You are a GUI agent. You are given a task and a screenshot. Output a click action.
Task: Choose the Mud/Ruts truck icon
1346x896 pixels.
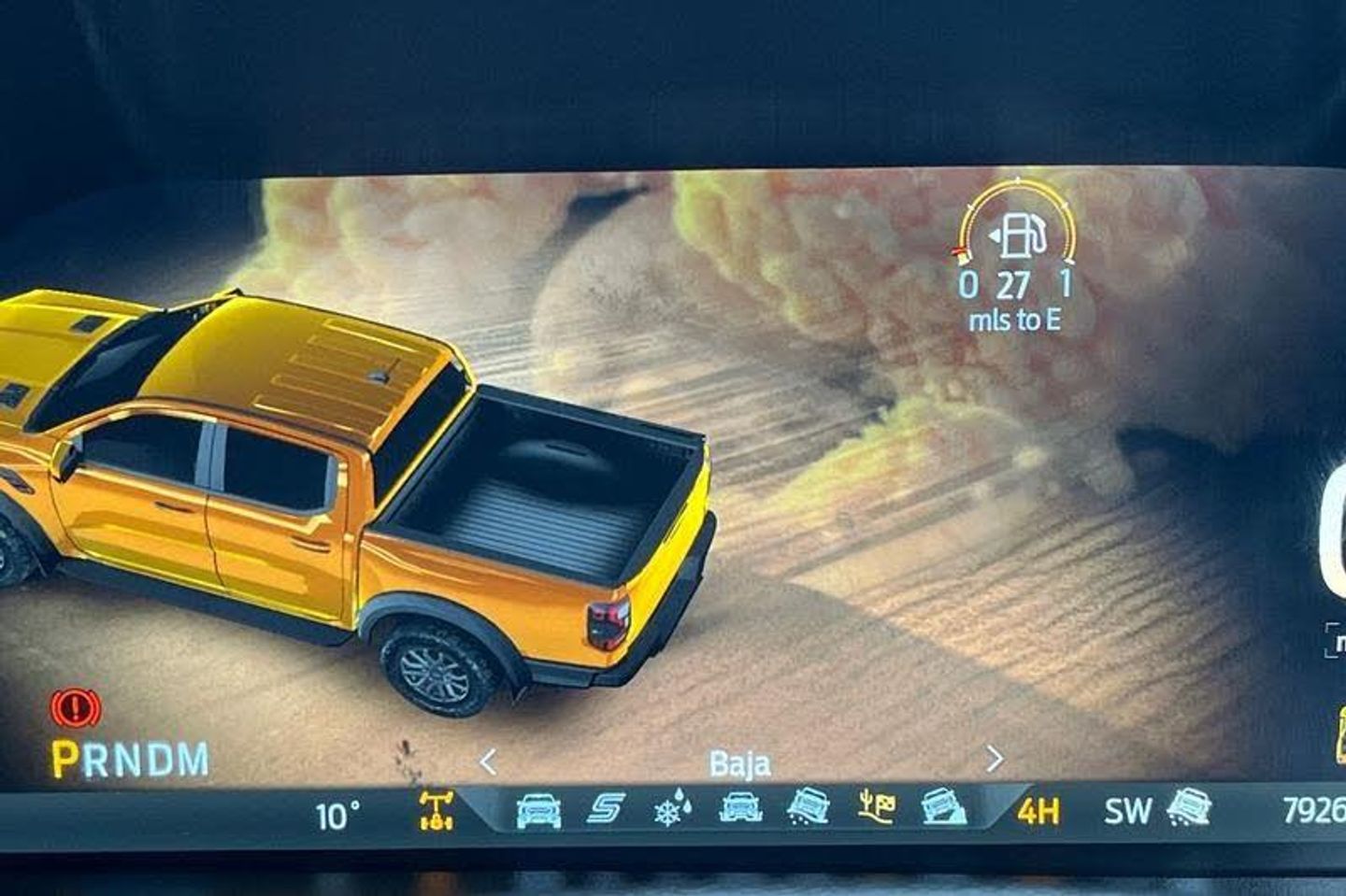click(x=740, y=807)
